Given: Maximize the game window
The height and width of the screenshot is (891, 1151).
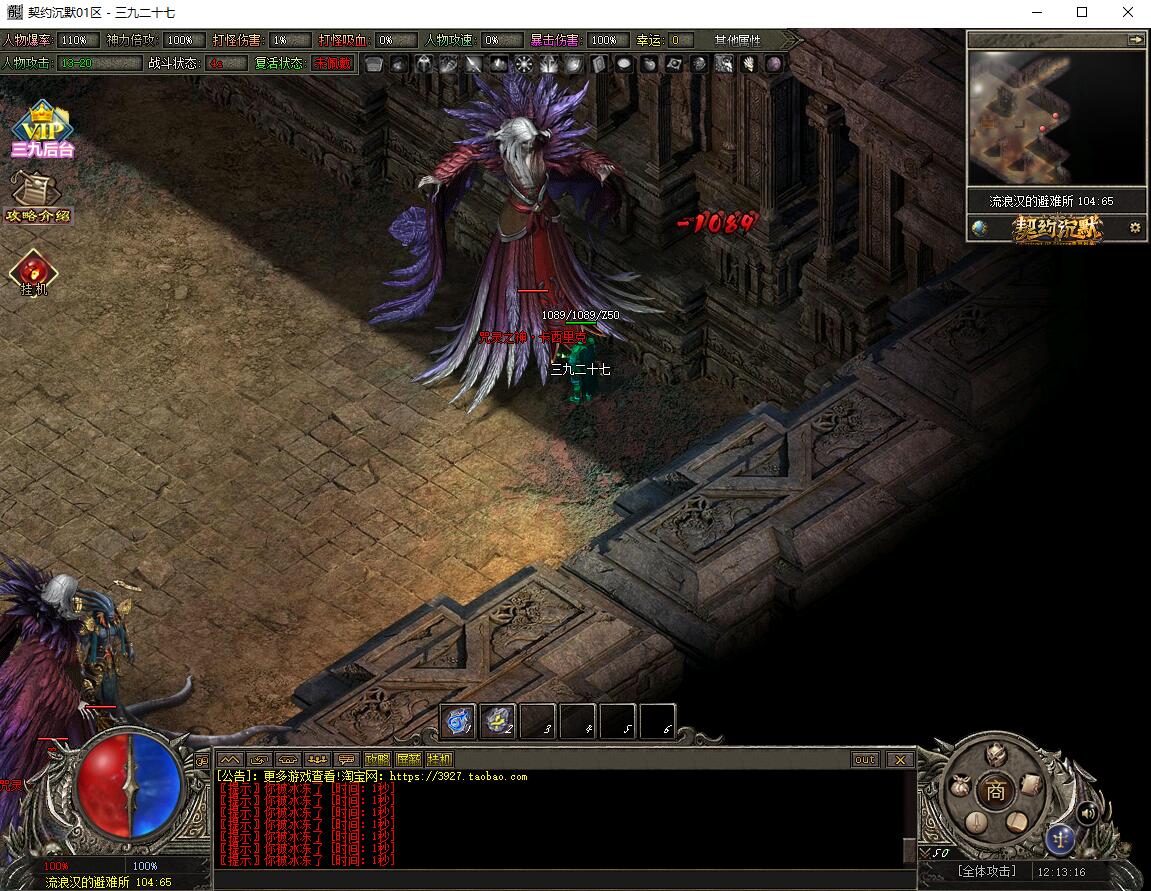Looking at the screenshot, I should (1082, 13).
